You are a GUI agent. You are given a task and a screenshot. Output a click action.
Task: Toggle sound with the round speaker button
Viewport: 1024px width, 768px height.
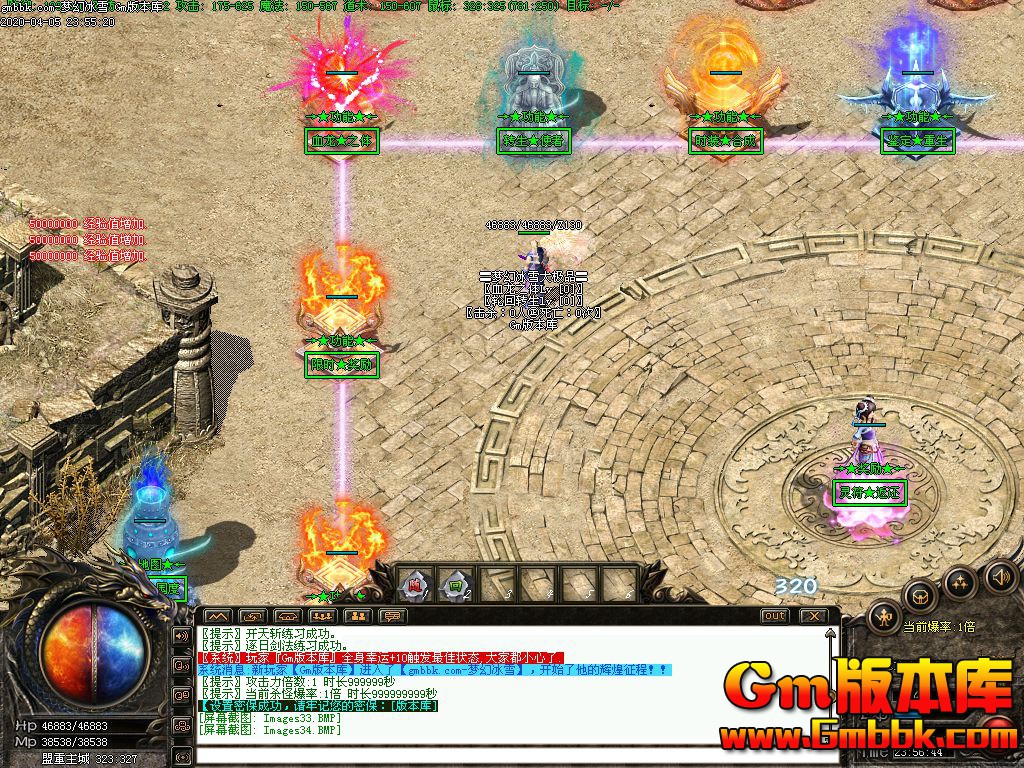pyautogui.click(x=1000, y=576)
